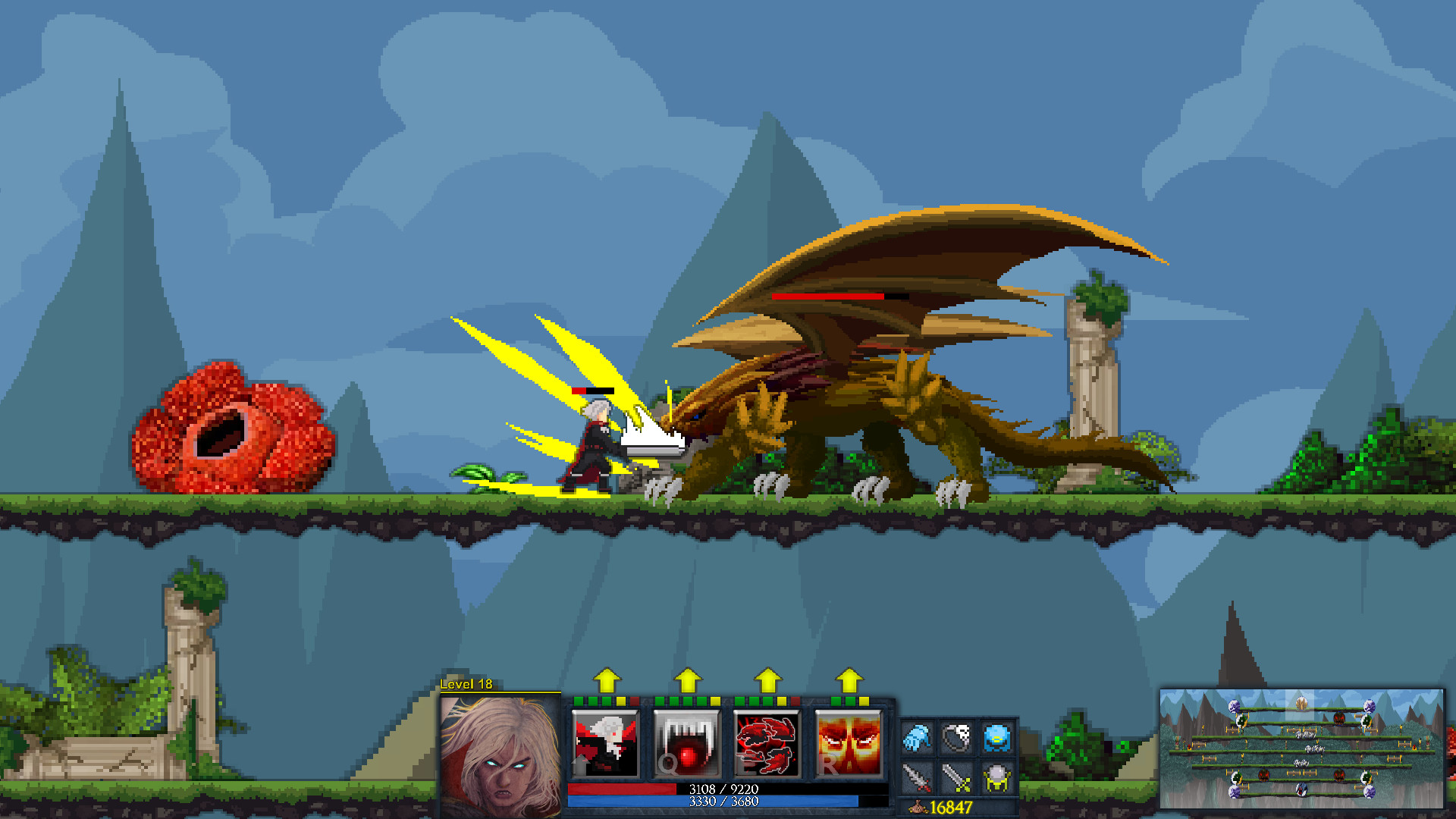Click the blue gloves inventory item
This screenshot has height=819, width=1456.
tap(915, 737)
